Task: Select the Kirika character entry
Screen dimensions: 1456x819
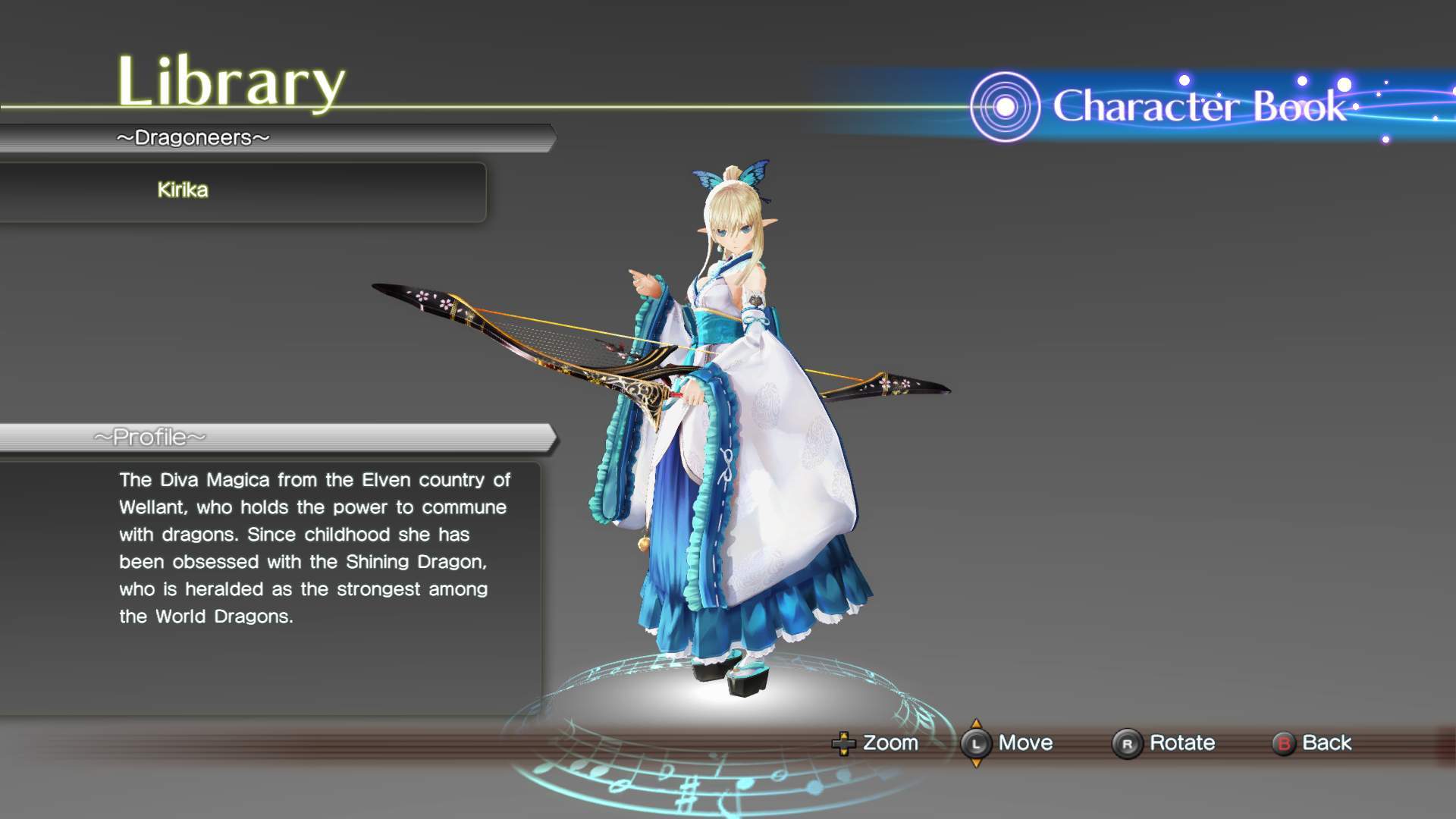Action: click(x=183, y=190)
